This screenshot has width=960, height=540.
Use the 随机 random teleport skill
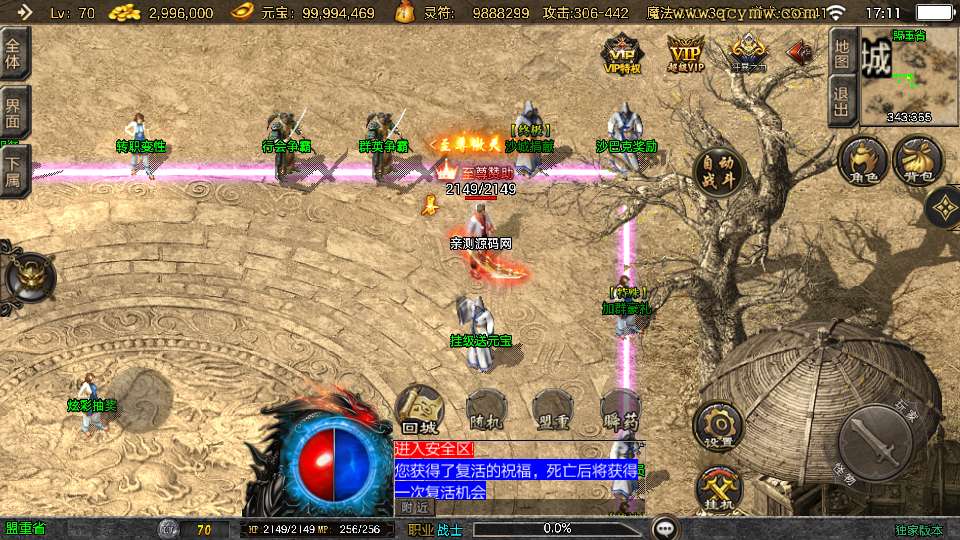pos(486,410)
